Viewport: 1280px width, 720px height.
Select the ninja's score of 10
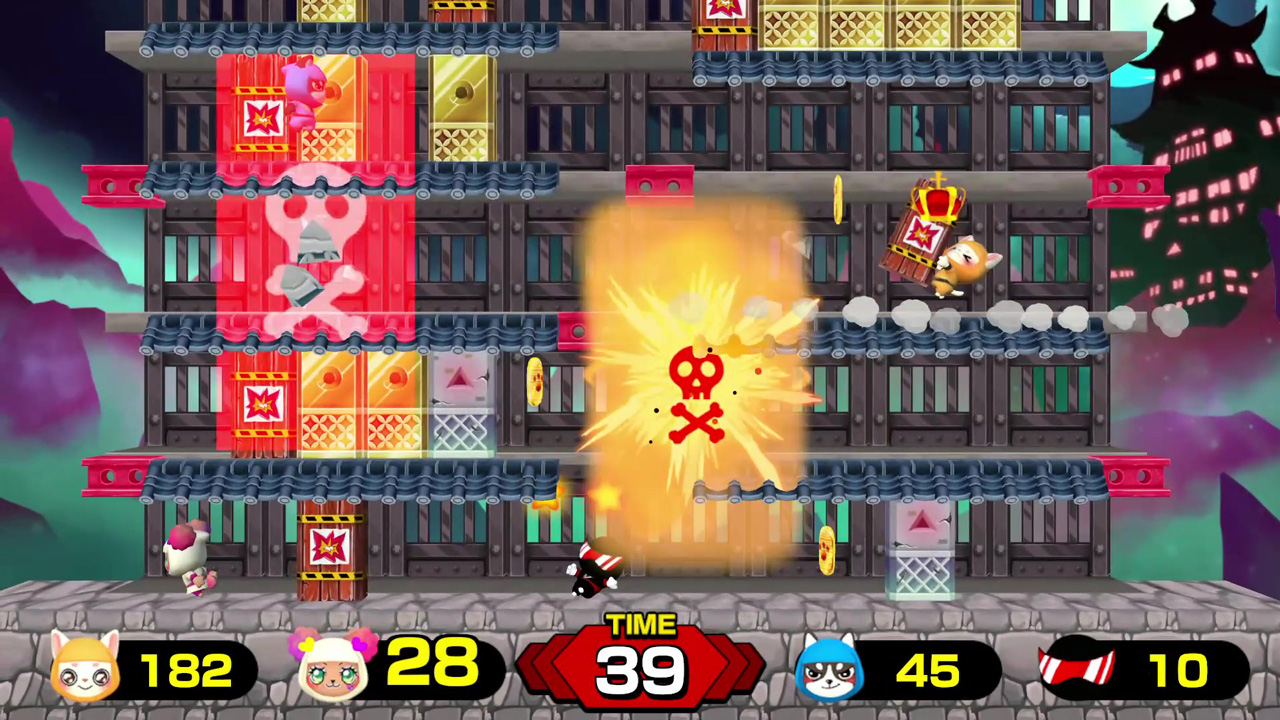pyautogui.click(x=1182, y=668)
